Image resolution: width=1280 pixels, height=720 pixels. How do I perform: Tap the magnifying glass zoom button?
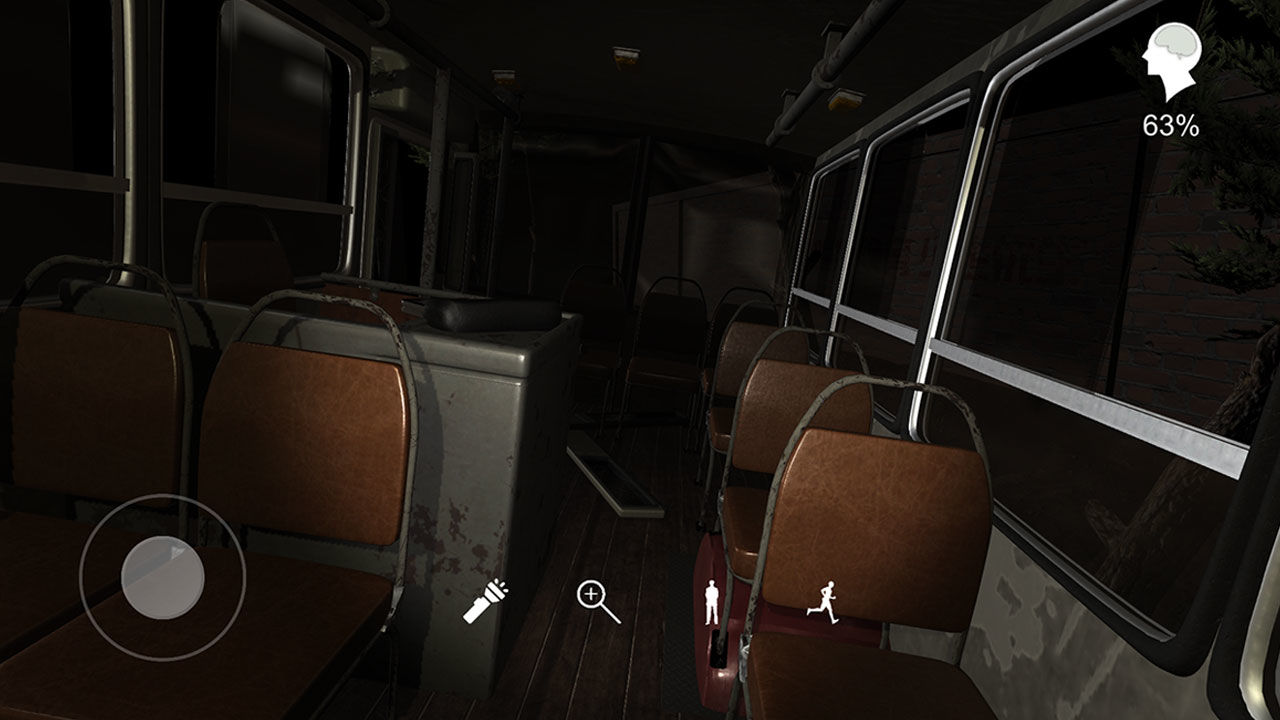(597, 602)
